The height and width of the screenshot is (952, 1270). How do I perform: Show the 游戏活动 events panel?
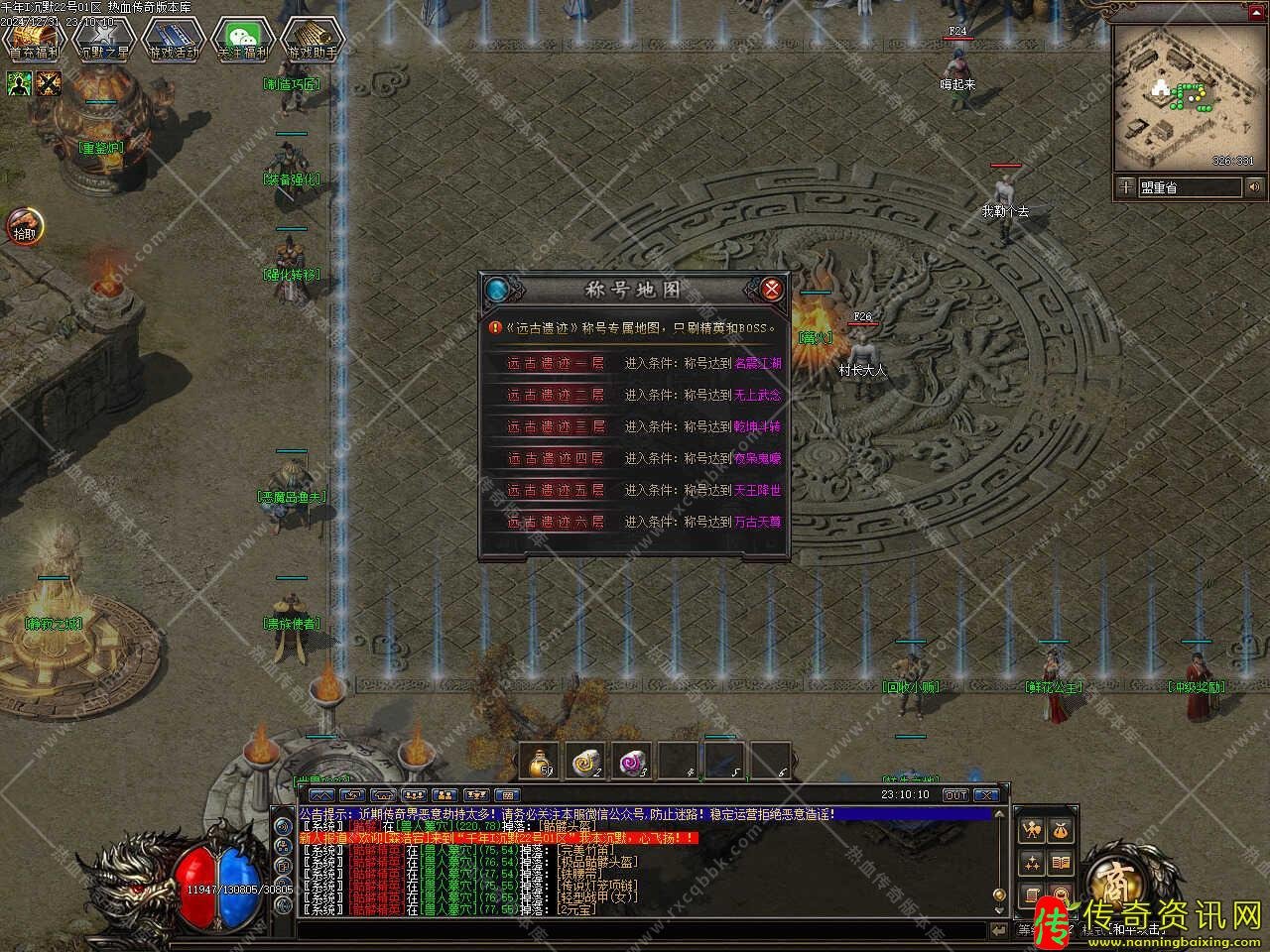point(174,39)
